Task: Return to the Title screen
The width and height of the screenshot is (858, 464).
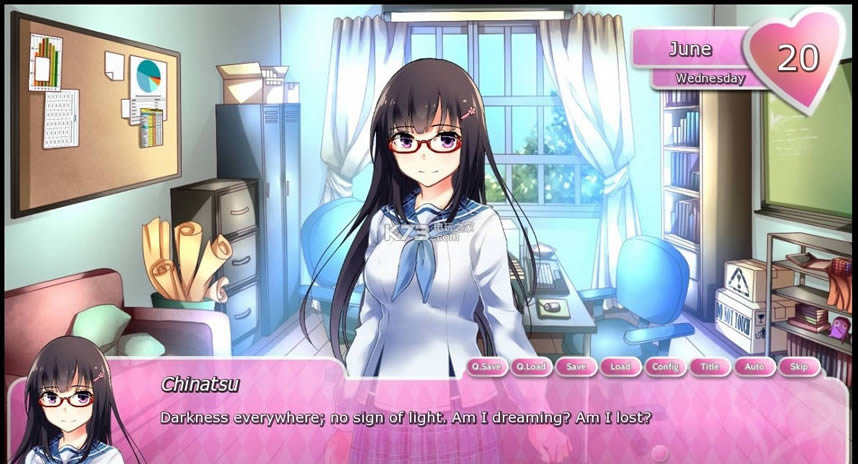Action: (710, 367)
